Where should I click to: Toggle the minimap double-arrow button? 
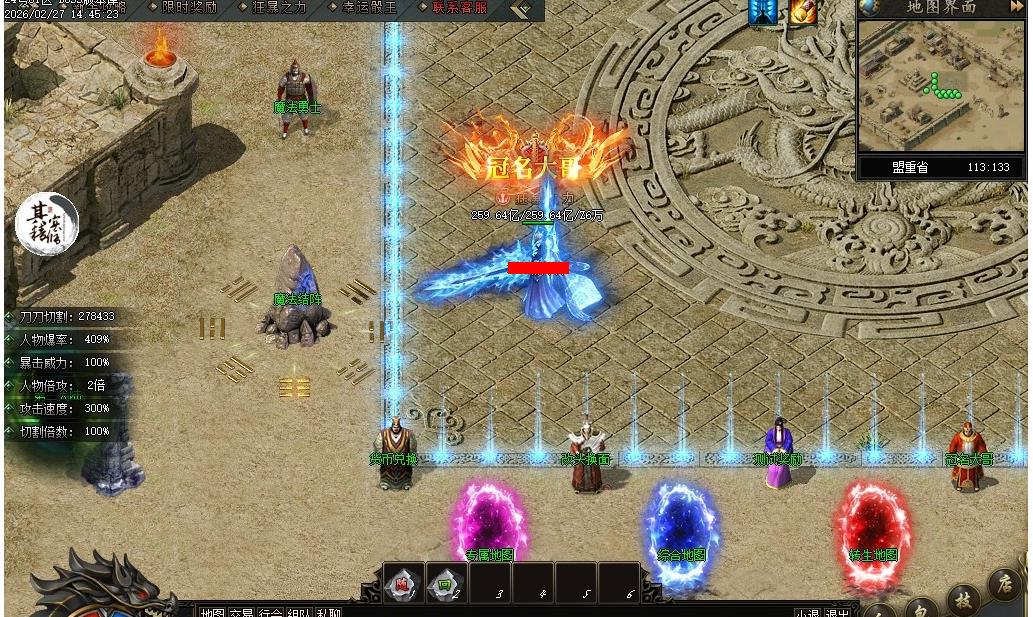click(x=1017, y=7)
